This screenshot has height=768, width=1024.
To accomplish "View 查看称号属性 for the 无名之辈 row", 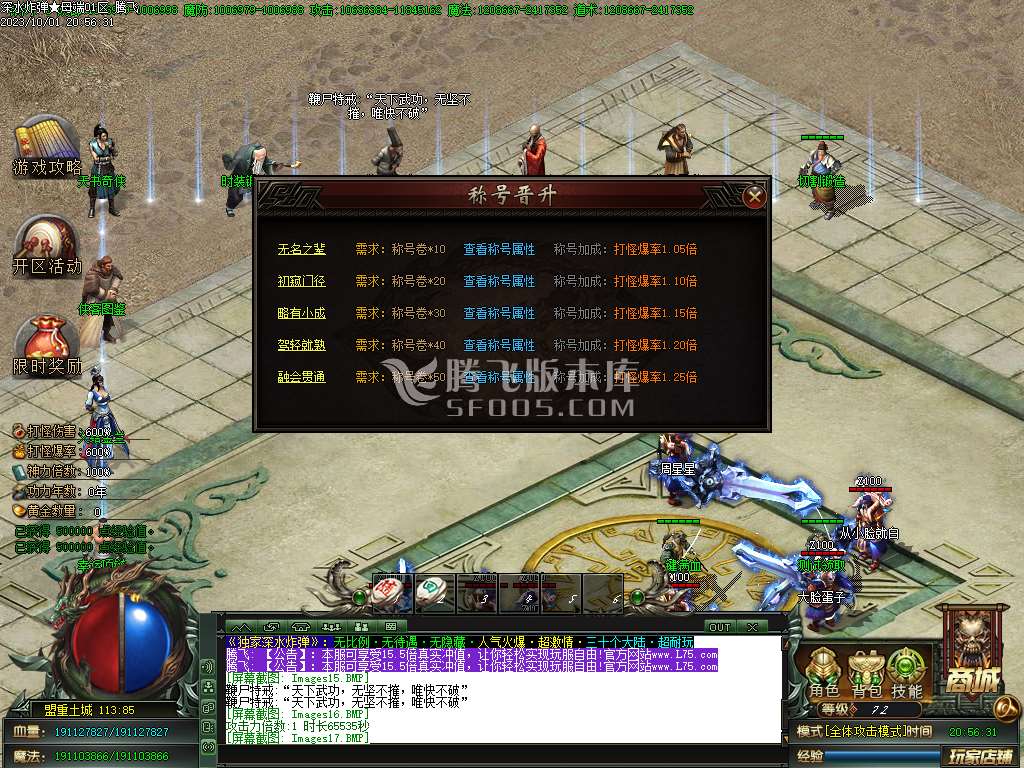I will click(x=499, y=249).
